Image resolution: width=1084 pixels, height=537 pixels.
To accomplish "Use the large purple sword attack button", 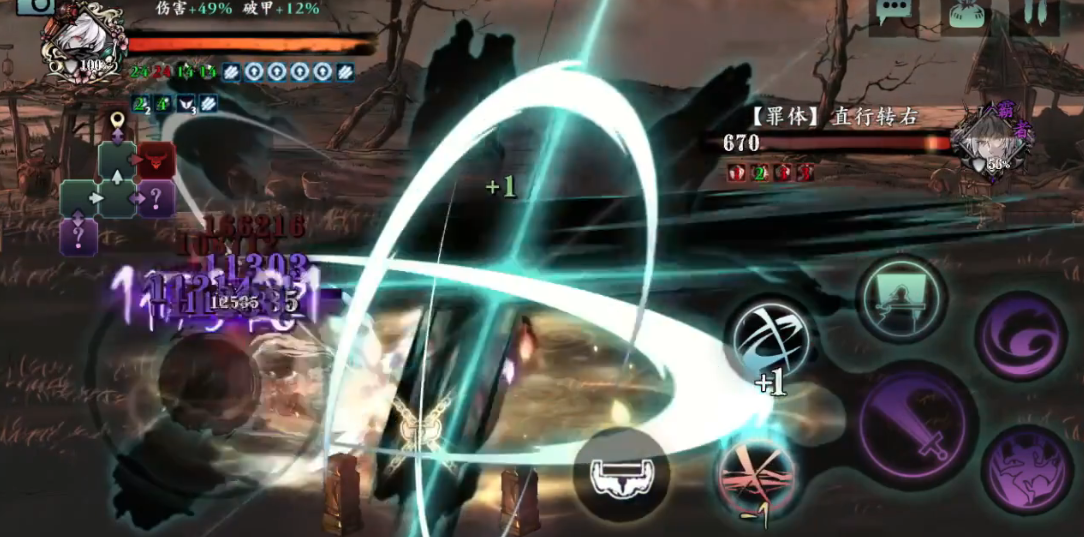I will pyautogui.click(x=917, y=418).
